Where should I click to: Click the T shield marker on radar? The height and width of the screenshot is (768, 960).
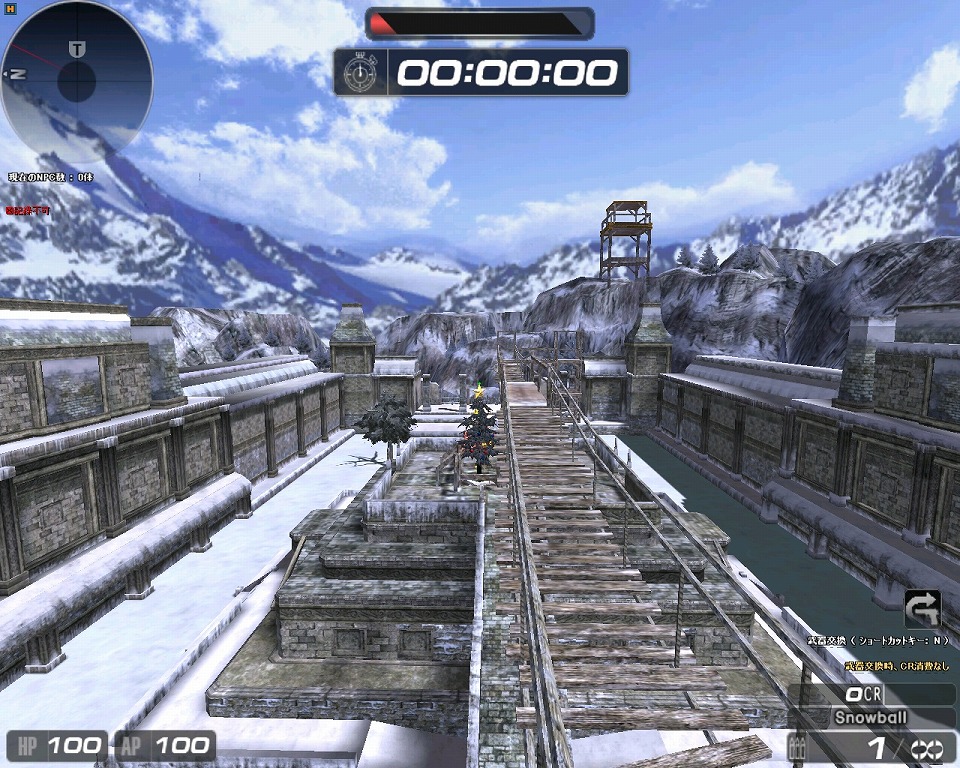pos(77,49)
